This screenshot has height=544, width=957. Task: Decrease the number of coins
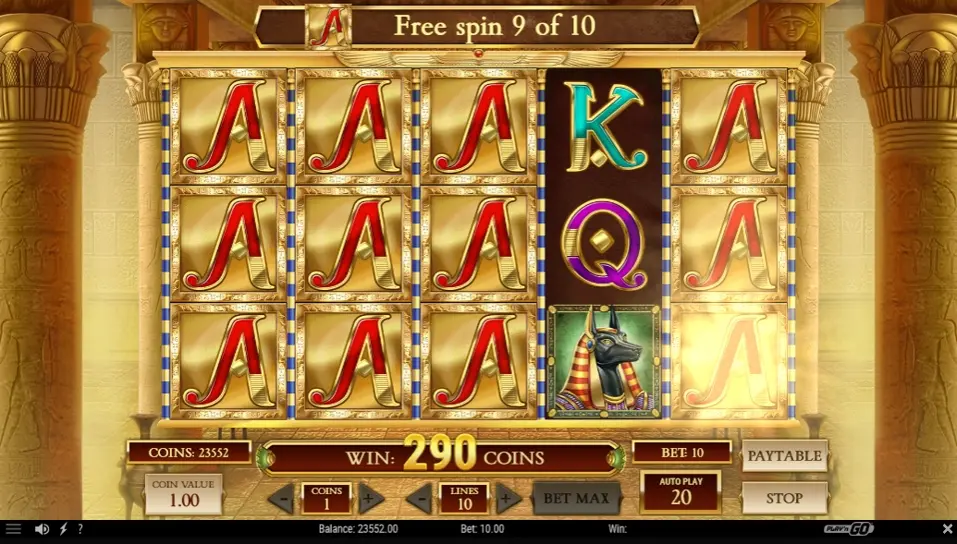click(281, 497)
